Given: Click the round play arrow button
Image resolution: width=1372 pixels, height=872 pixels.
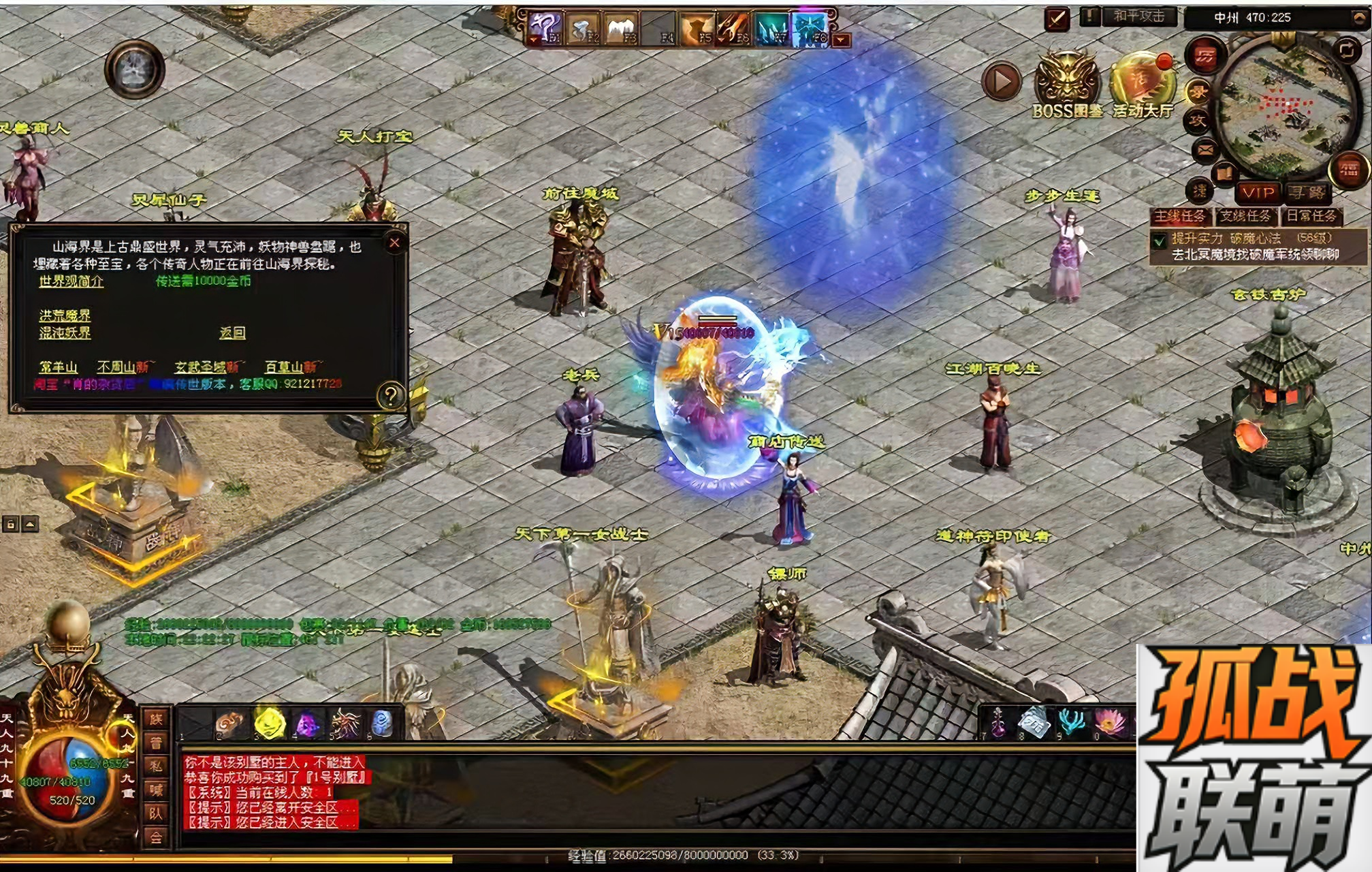Looking at the screenshot, I should [1002, 82].
